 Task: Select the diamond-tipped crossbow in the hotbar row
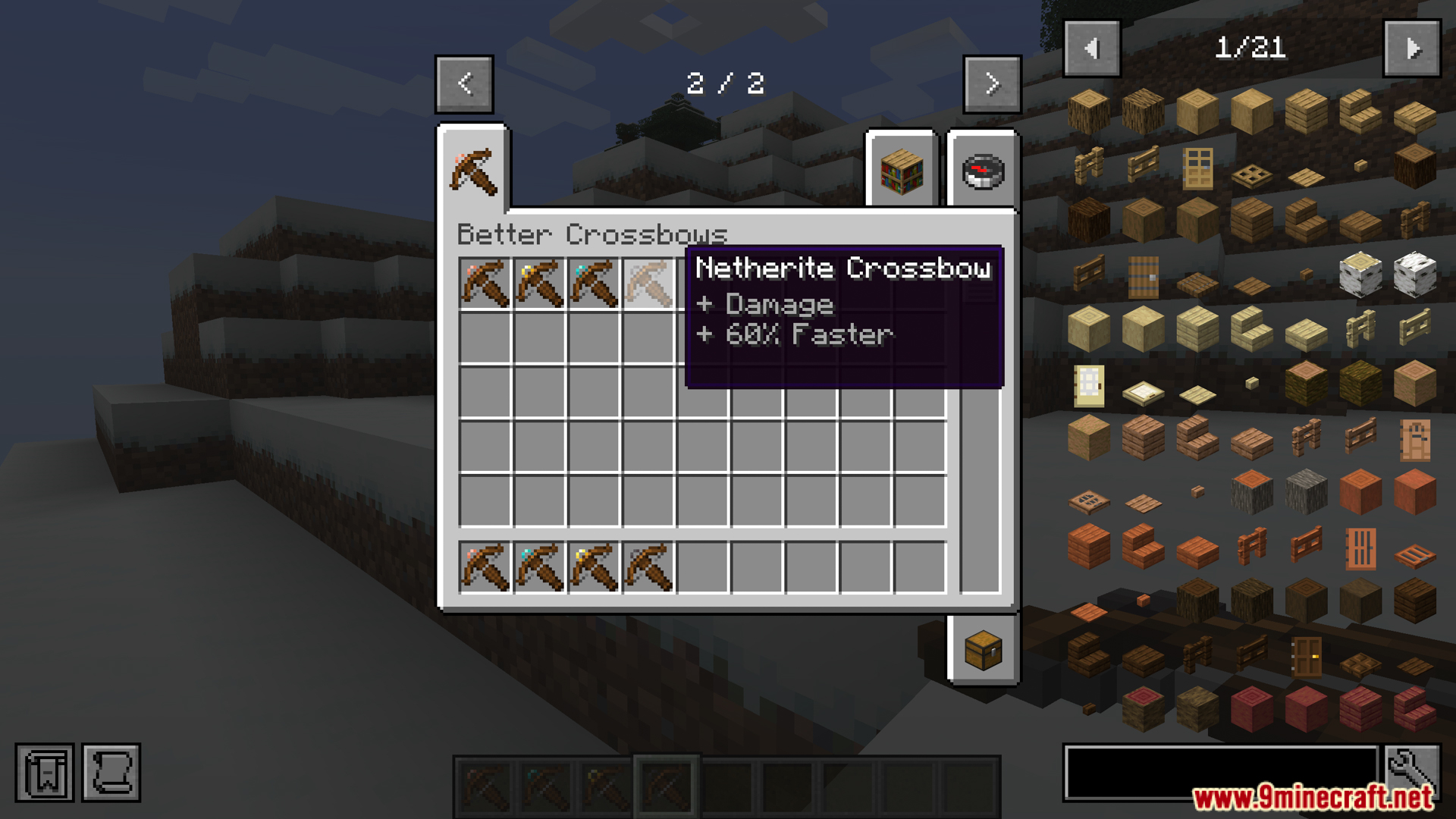click(539, 567)
